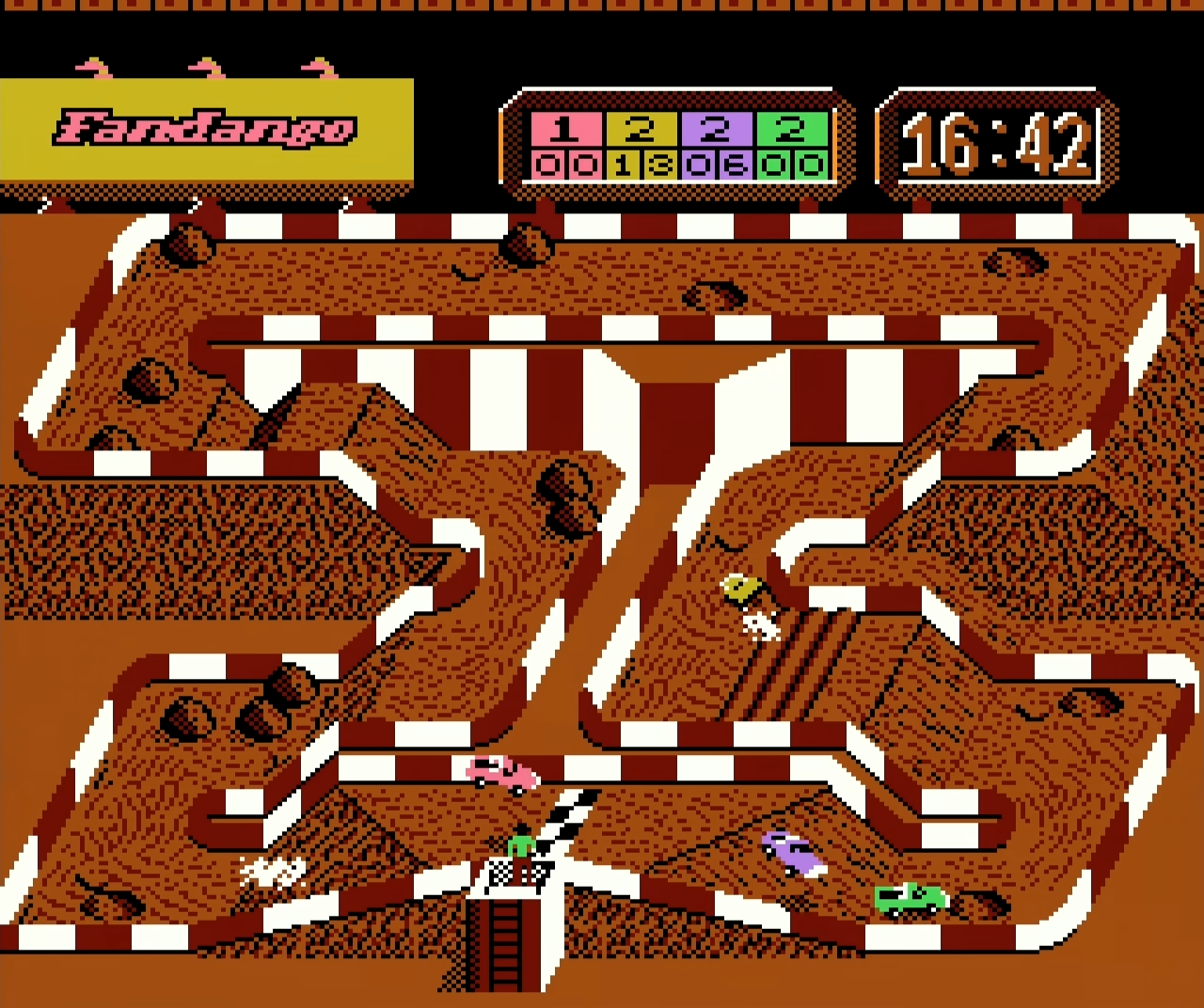1204x1008 pixels.
Task: Expand the purple score column
Action: coord(718,146)
